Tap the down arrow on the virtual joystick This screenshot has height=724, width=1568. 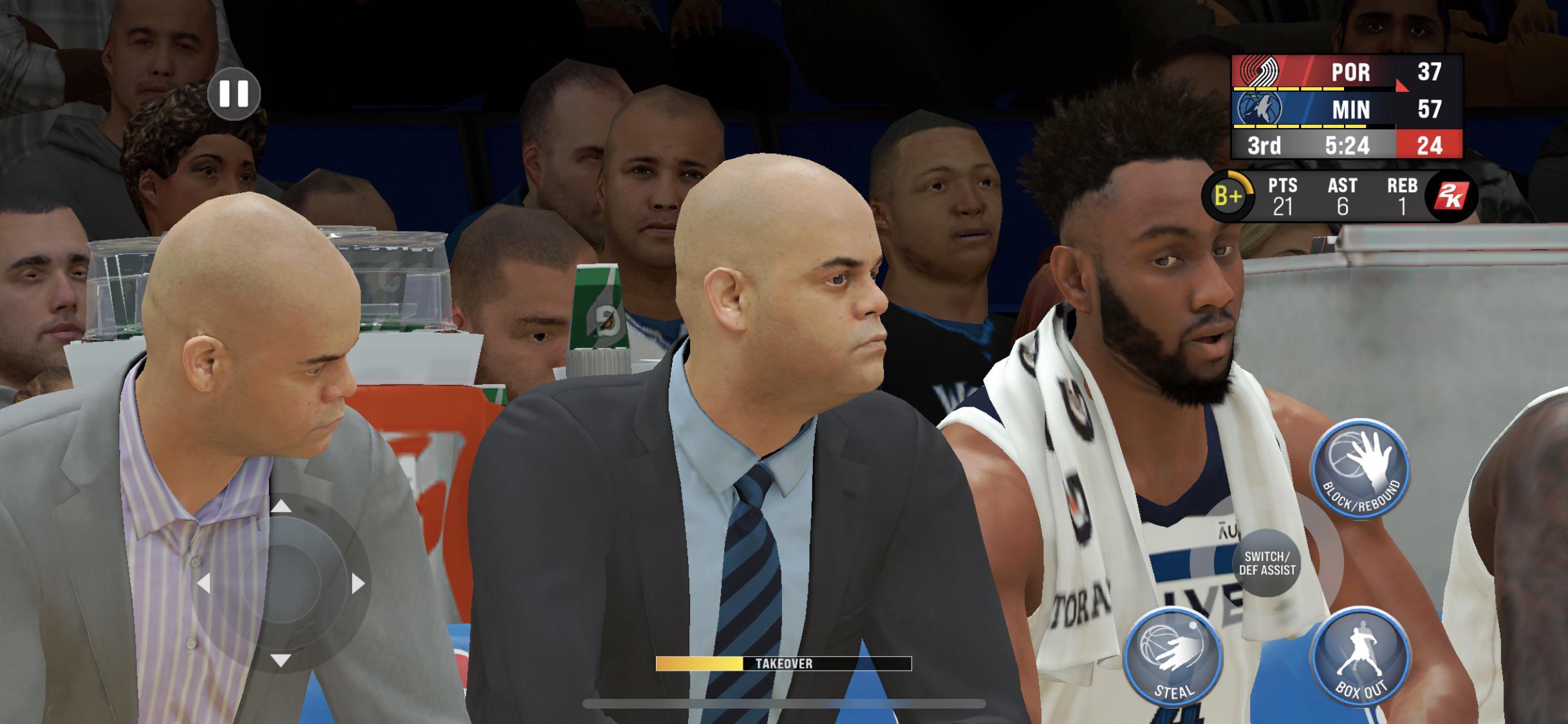tap(281, 660)
